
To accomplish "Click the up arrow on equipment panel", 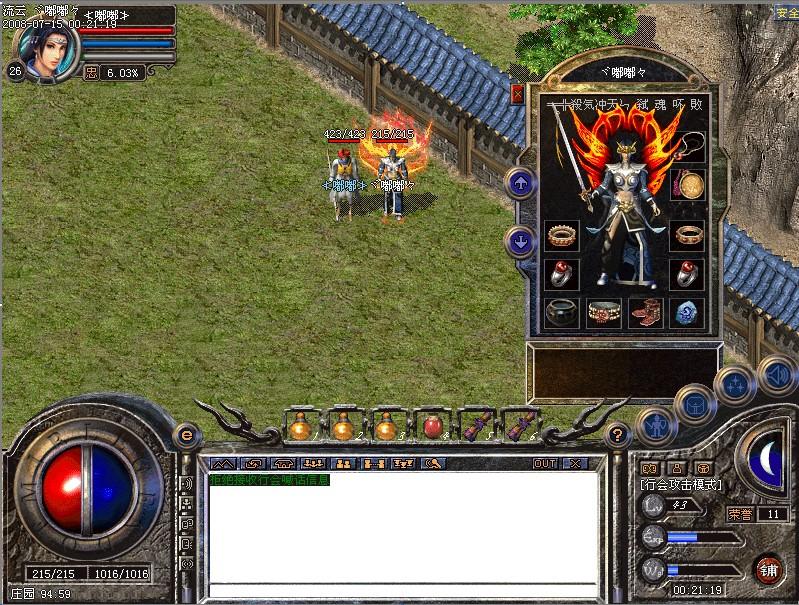I will tap(521, 183).
